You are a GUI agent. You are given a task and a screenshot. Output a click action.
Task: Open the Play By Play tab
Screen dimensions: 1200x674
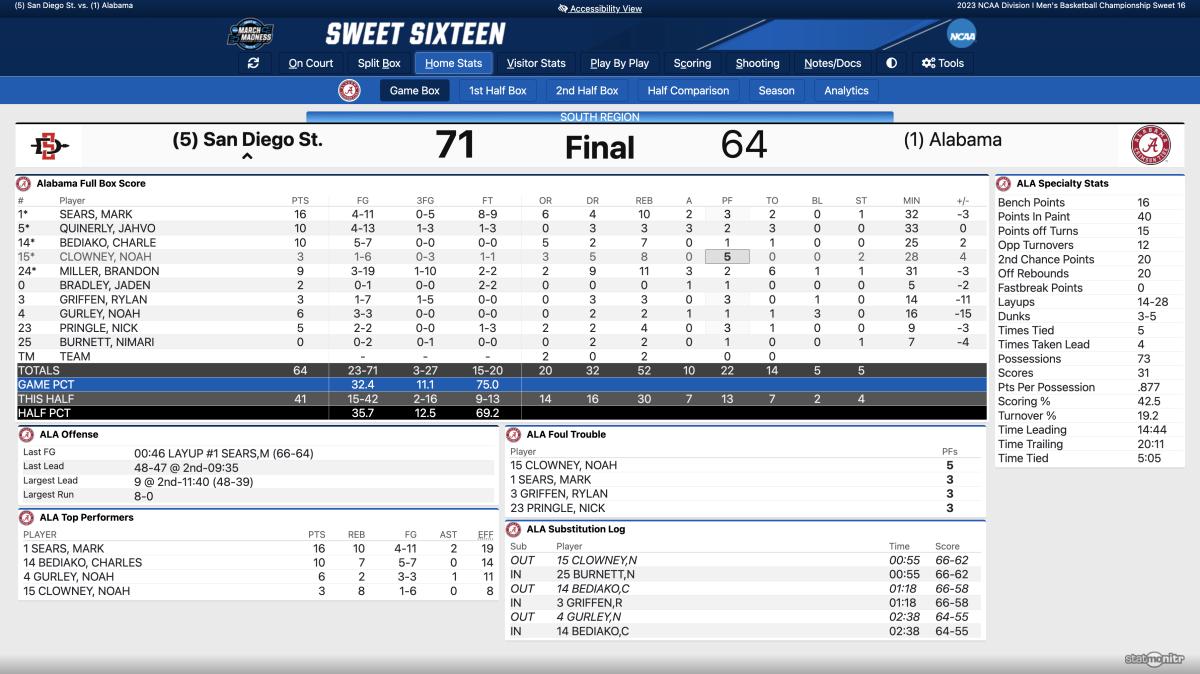[x=620, y=63]
